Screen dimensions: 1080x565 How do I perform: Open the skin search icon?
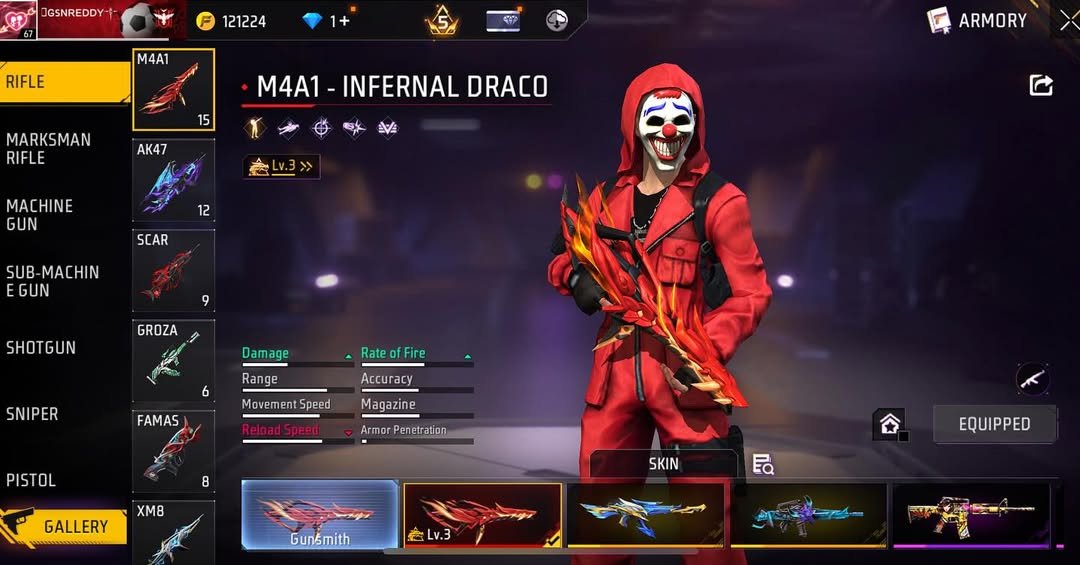[763, 464]
